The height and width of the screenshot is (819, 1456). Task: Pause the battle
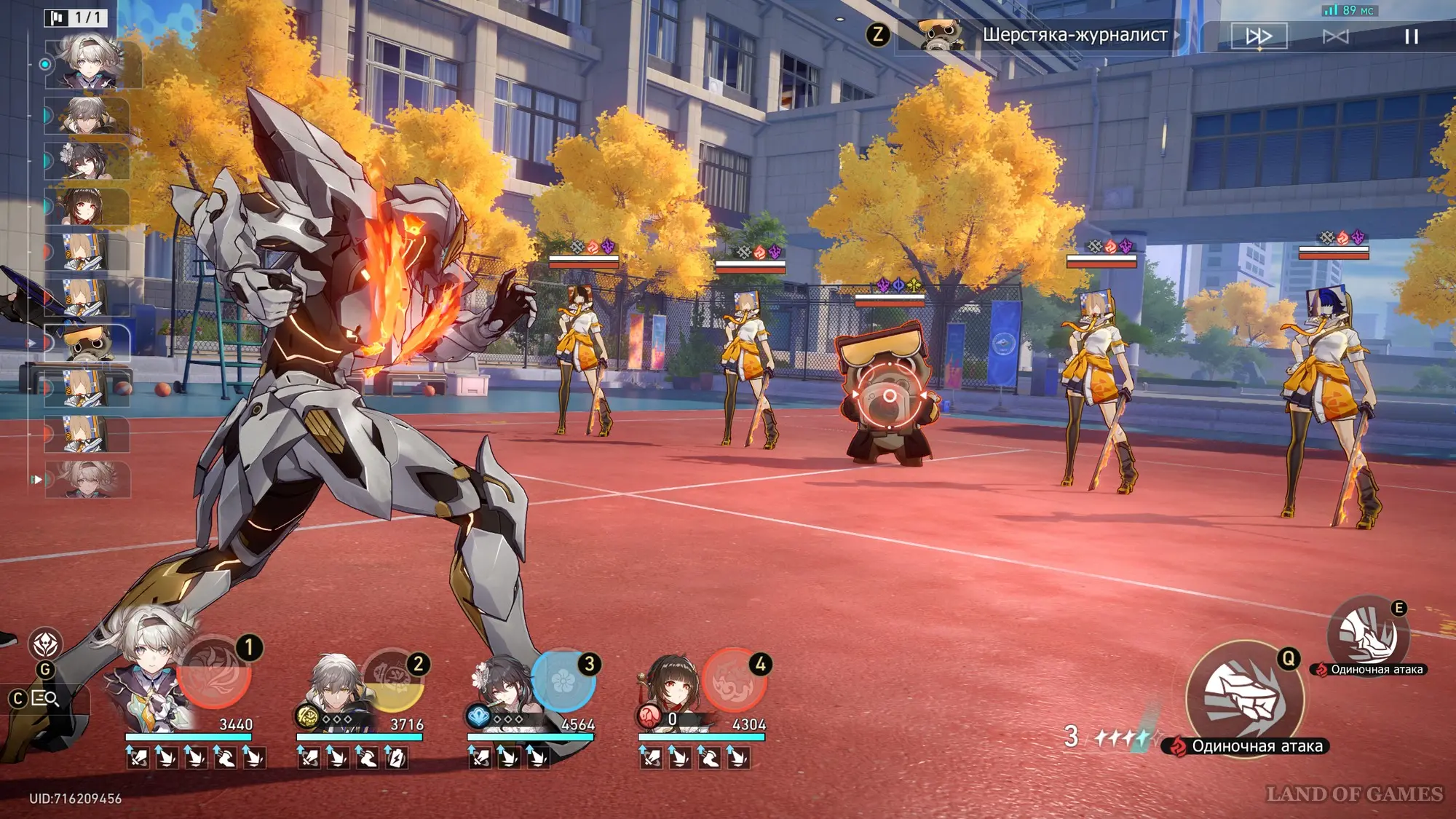1411,36
